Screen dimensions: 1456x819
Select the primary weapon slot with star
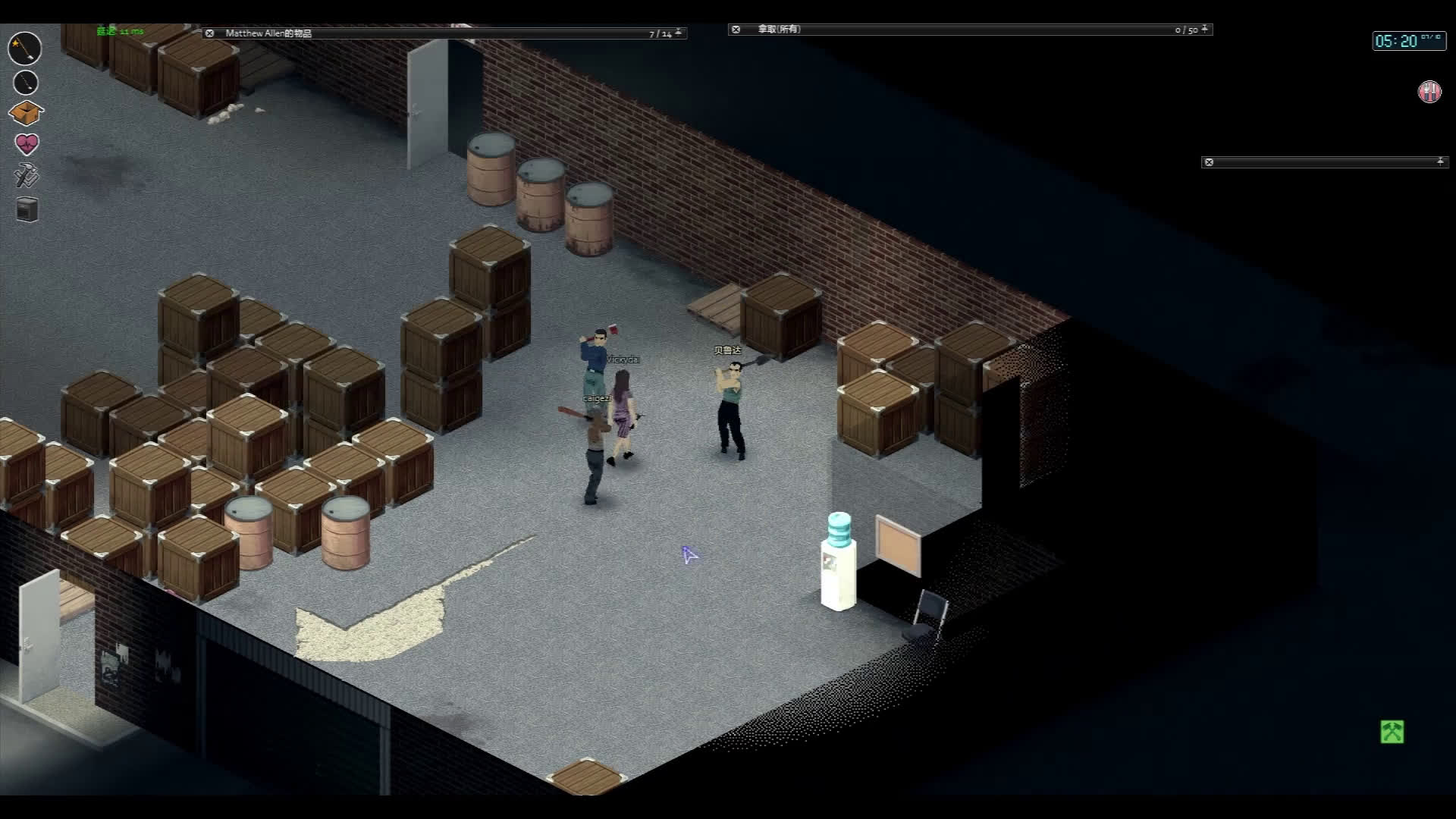click(25, 49)
